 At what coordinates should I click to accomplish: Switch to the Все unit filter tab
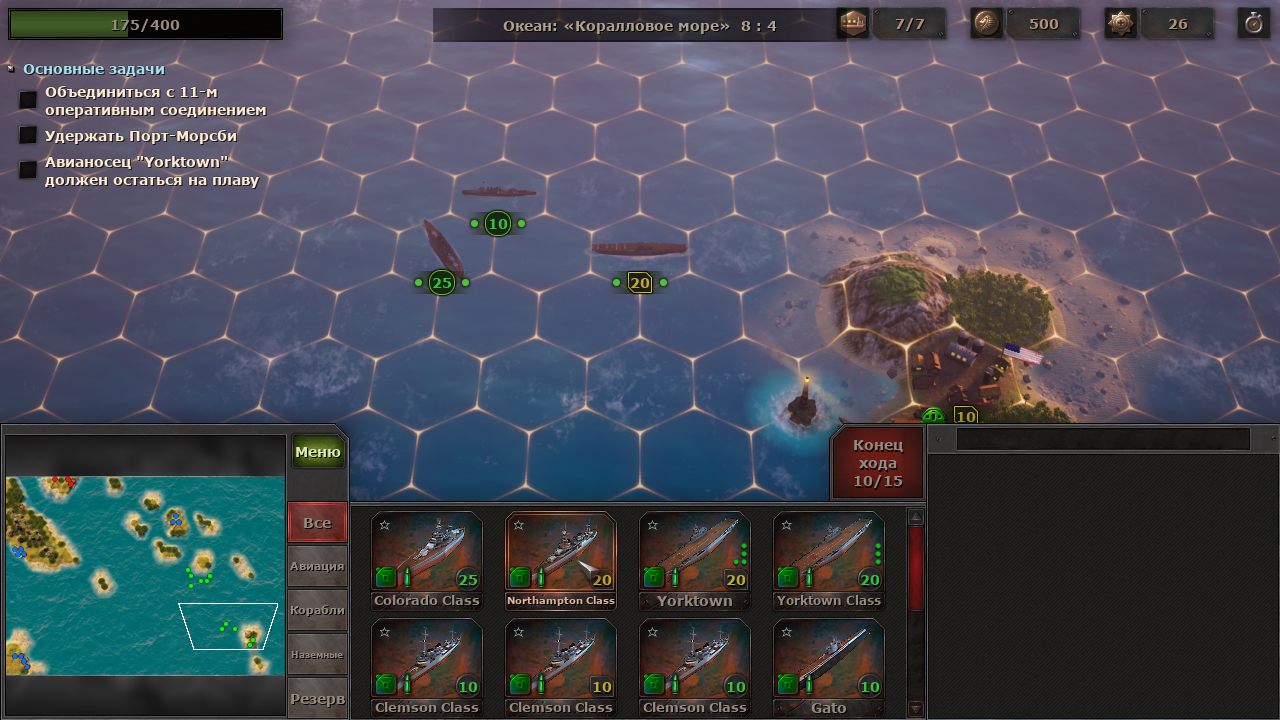pos(317,522)
